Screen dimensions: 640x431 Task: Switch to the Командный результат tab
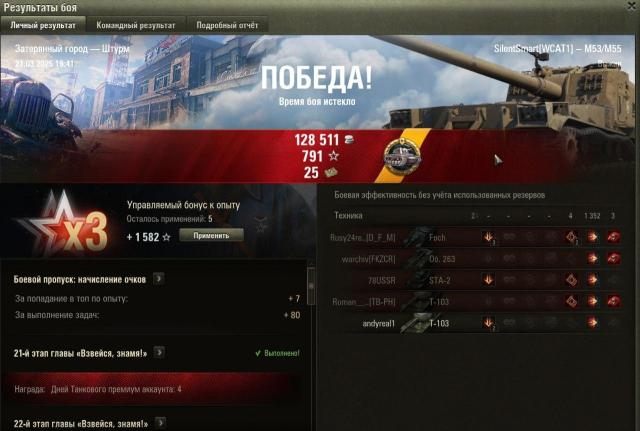135,25
